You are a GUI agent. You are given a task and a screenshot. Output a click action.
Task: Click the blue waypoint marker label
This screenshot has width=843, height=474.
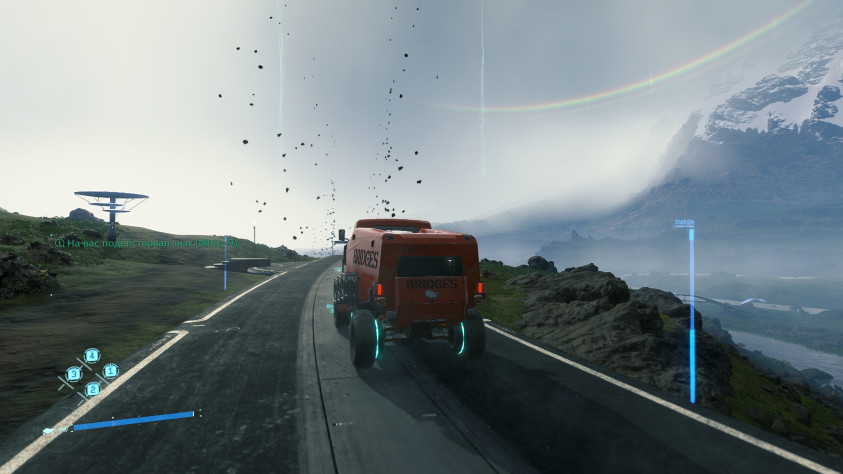pos(684,224)
